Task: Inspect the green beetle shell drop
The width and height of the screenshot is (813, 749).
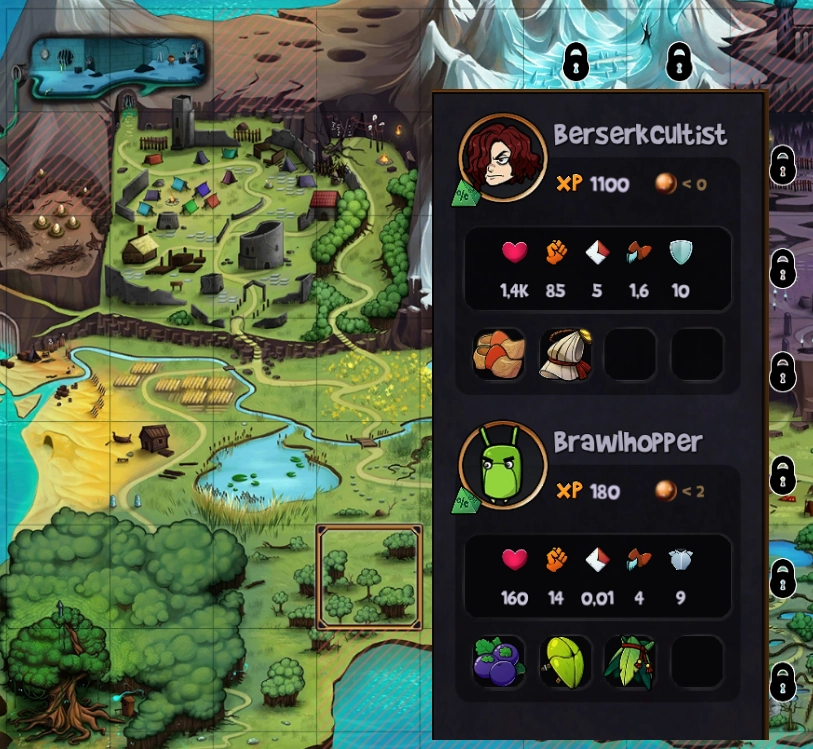Action: pyautogui.click(x=565, y=662)
